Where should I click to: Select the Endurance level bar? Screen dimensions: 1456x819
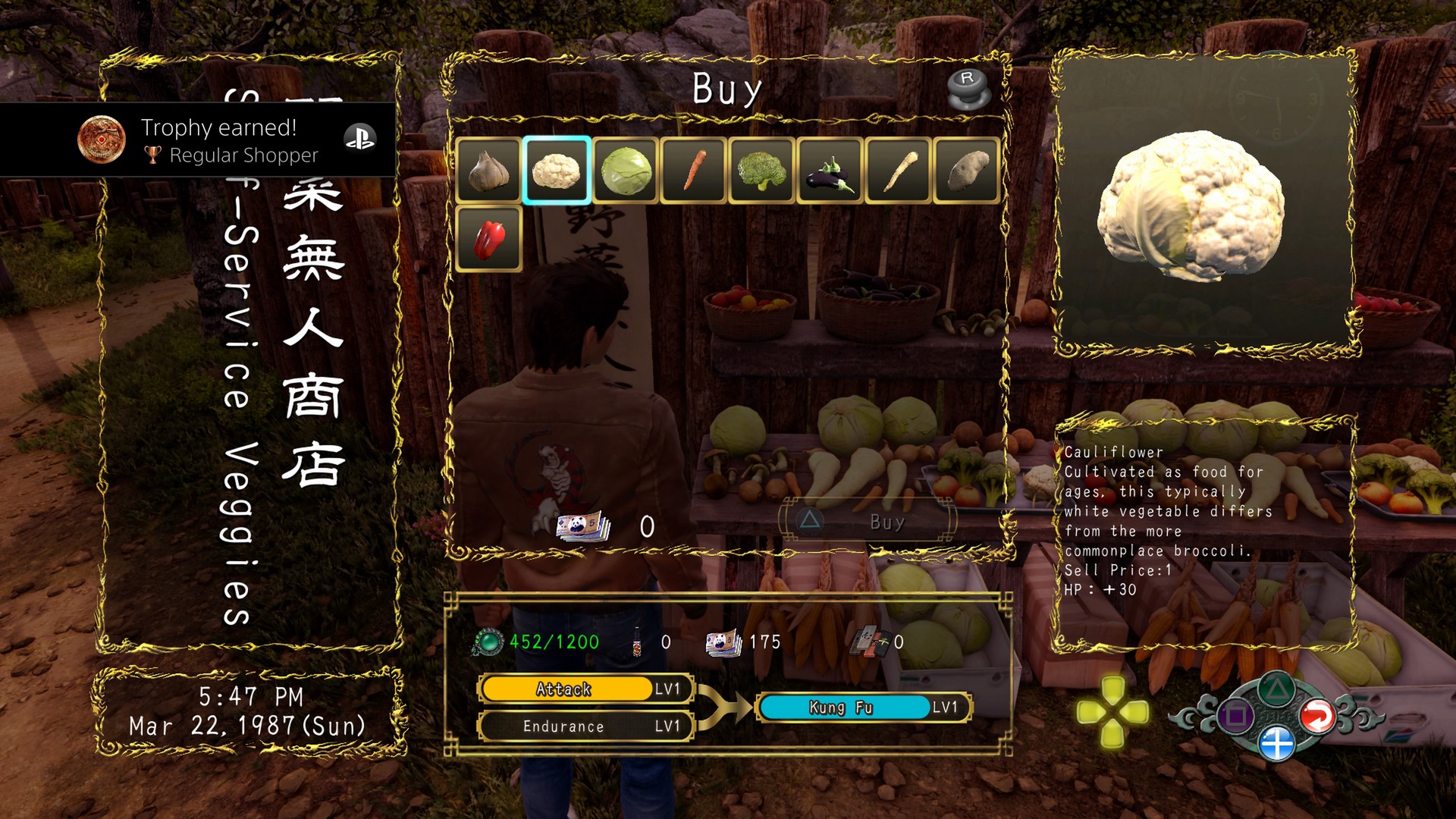point(585,726)
